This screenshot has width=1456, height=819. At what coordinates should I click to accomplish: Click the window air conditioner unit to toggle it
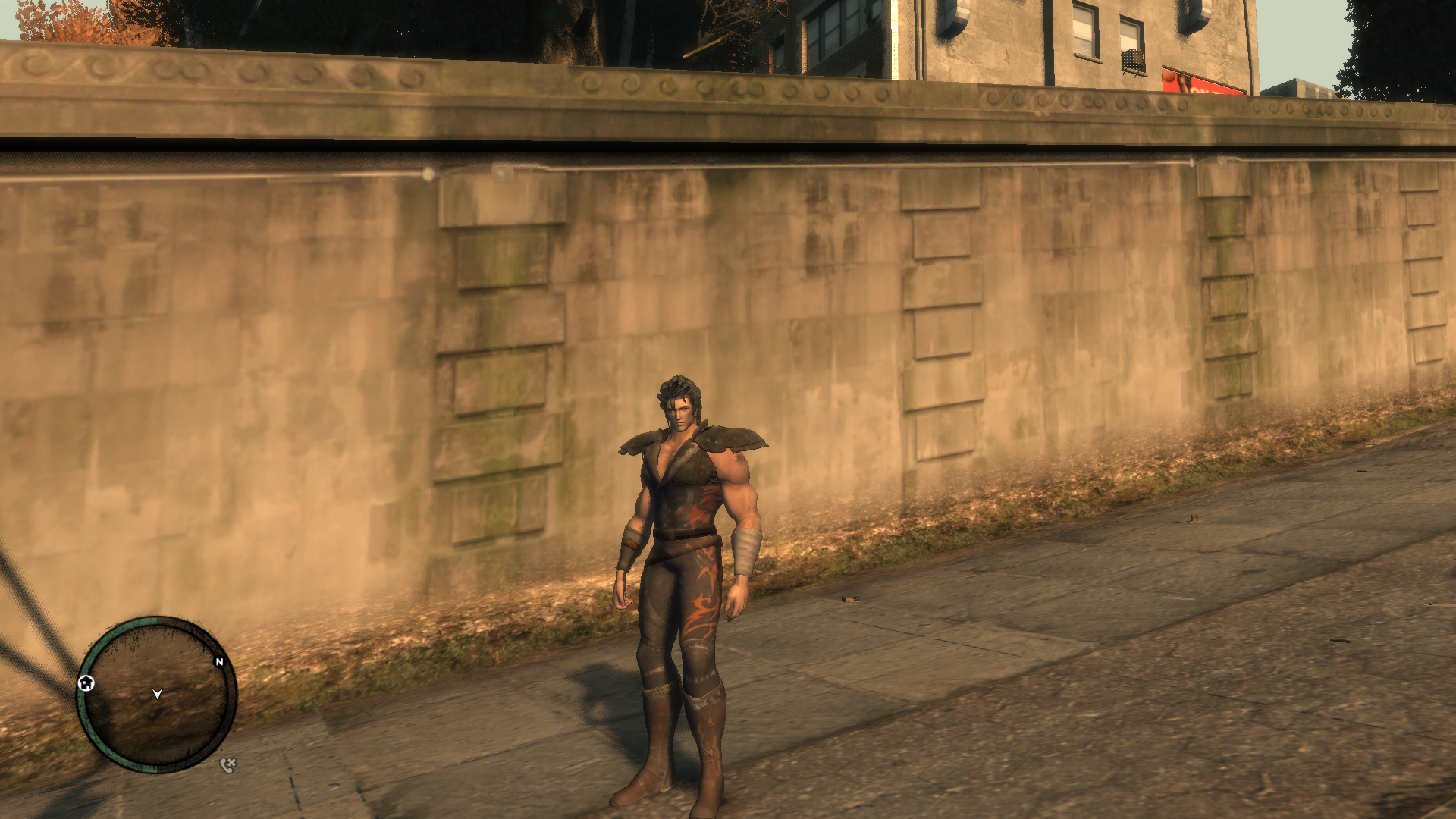[x=1131, y=57]
